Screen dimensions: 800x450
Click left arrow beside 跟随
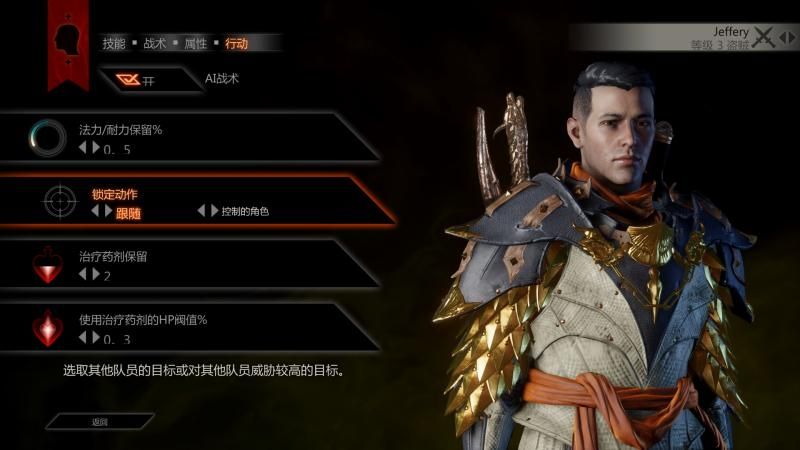pyautogui.click(x=96, y=211)
